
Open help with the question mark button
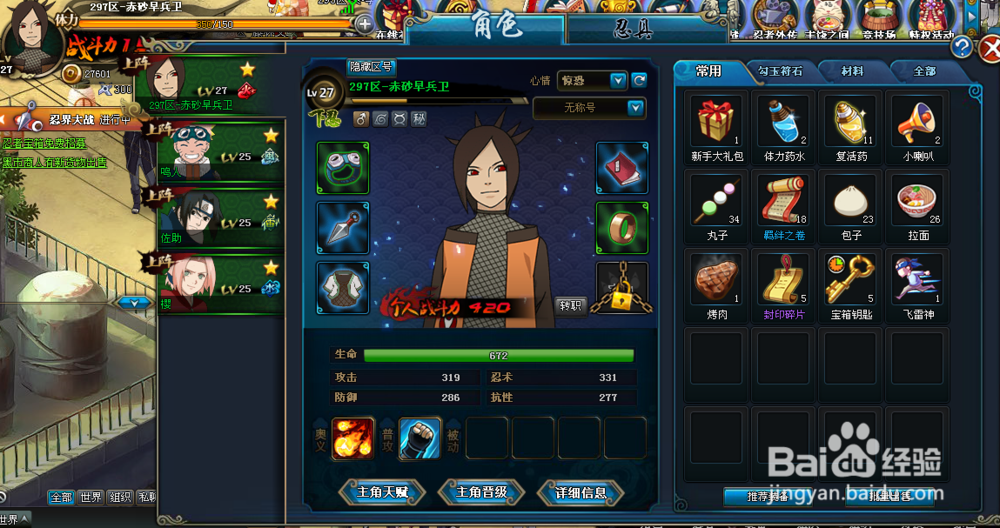[x=961, y=47]
